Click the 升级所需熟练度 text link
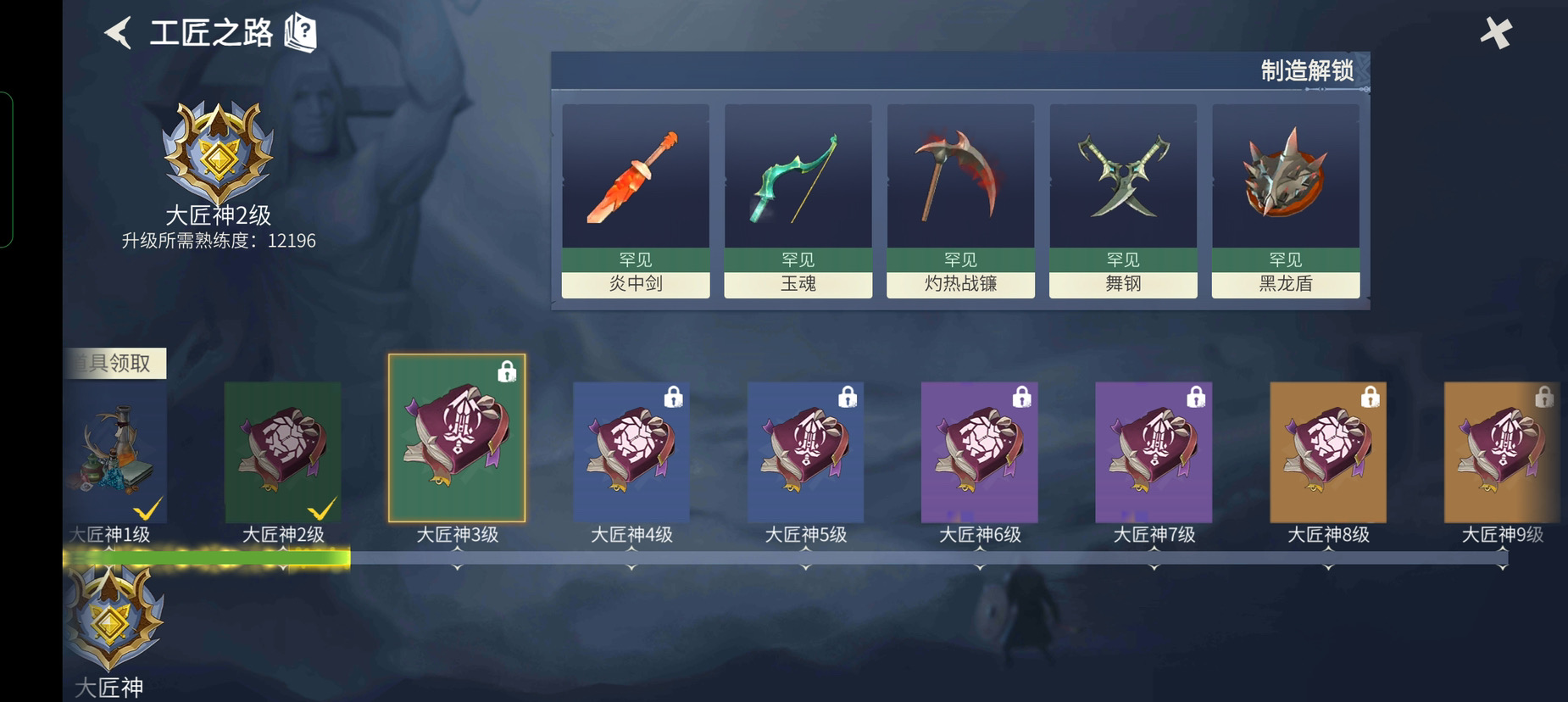 tap(217, 240)
